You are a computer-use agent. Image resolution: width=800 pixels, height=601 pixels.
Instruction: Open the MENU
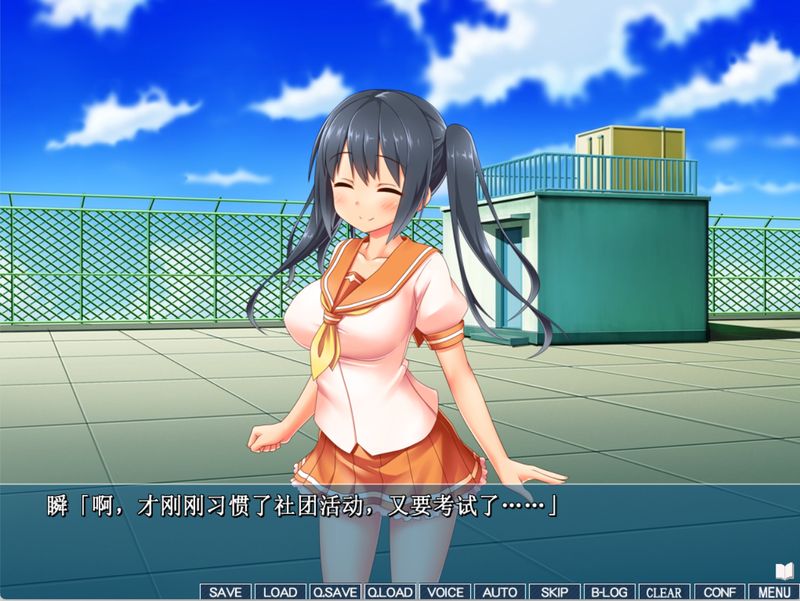772,592
